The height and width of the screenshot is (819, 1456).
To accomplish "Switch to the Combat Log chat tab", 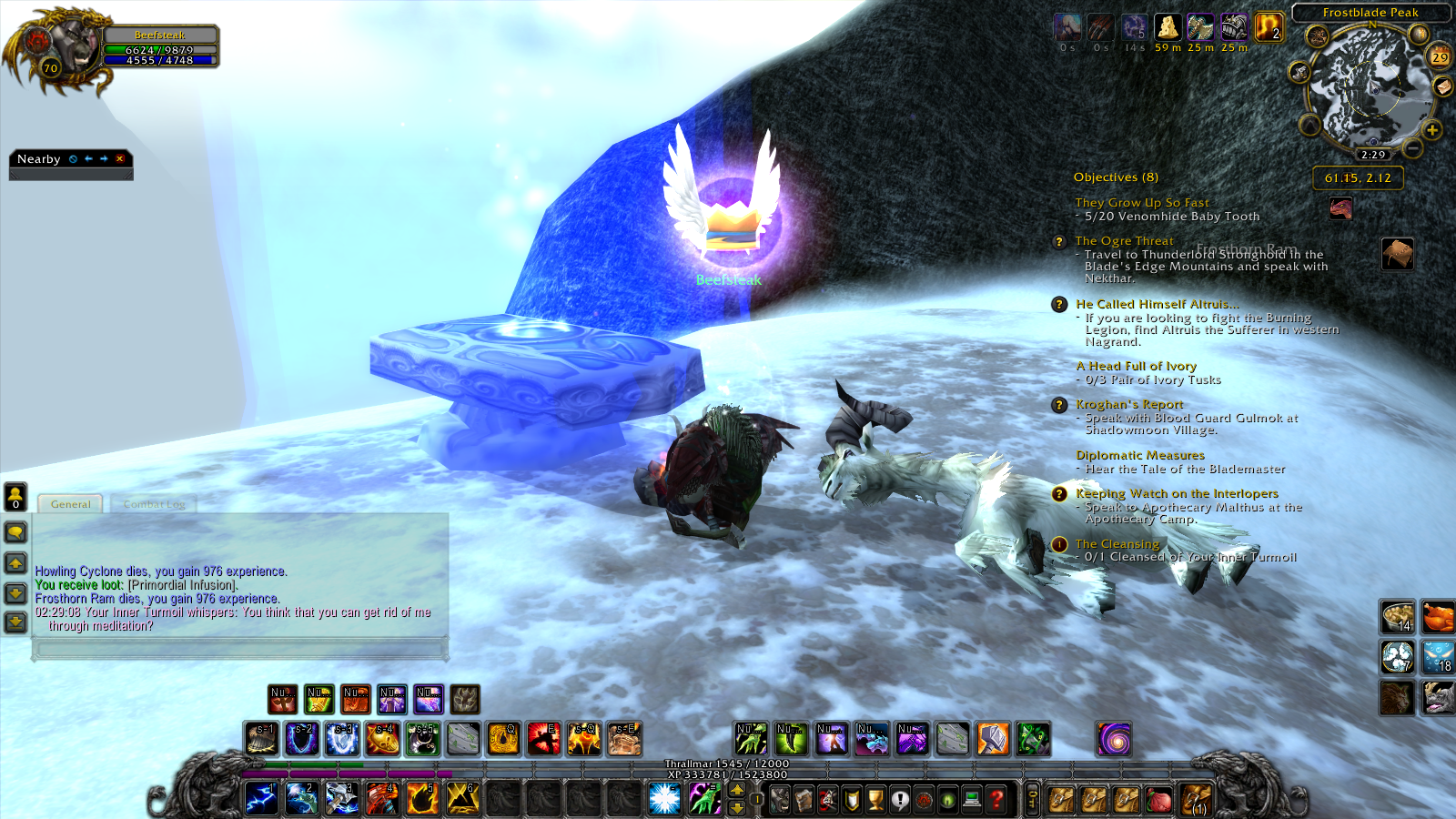I will (154, 504).
